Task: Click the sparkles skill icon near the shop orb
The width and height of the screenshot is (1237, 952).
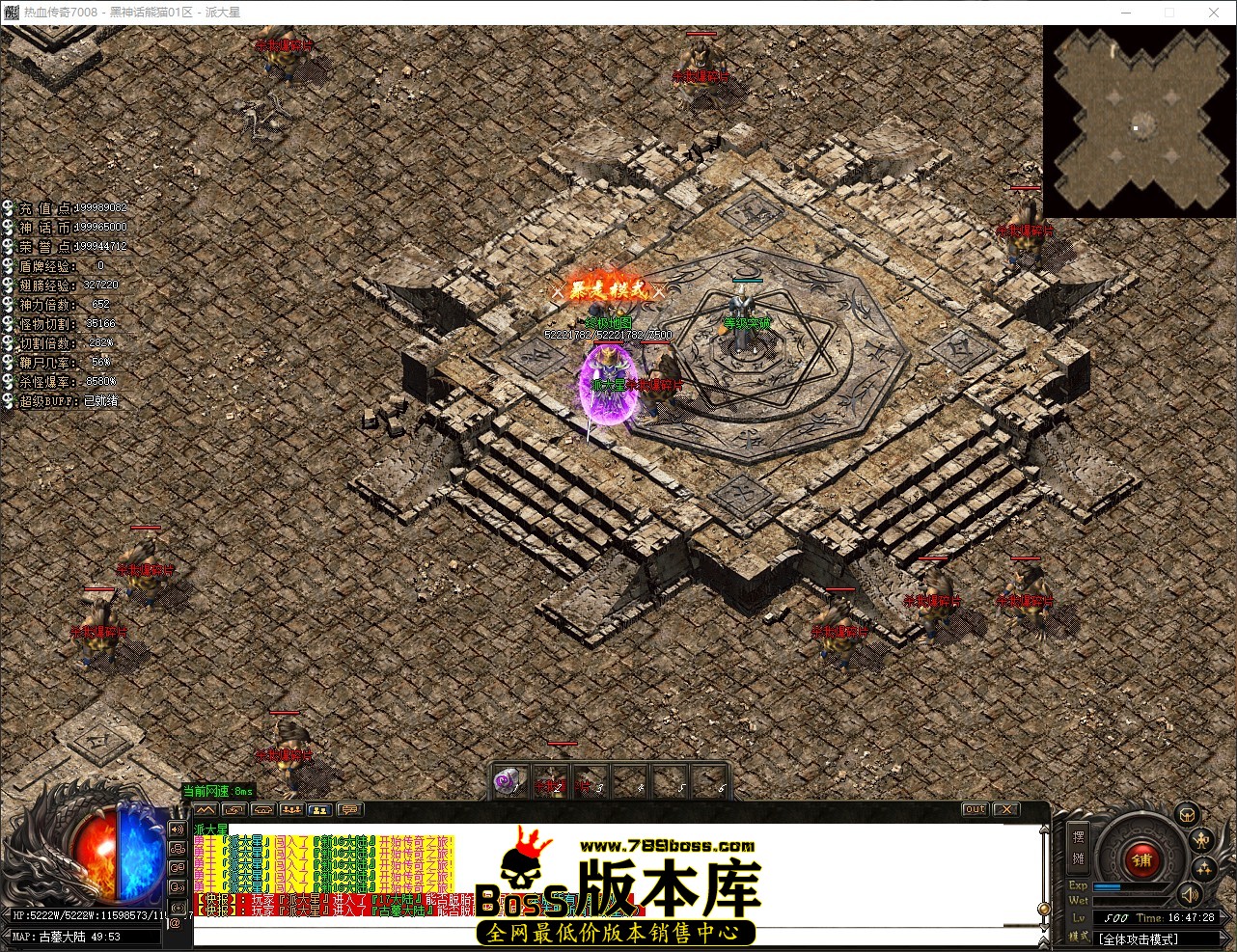Action: pyautogui.click(x=1204, y=868)
